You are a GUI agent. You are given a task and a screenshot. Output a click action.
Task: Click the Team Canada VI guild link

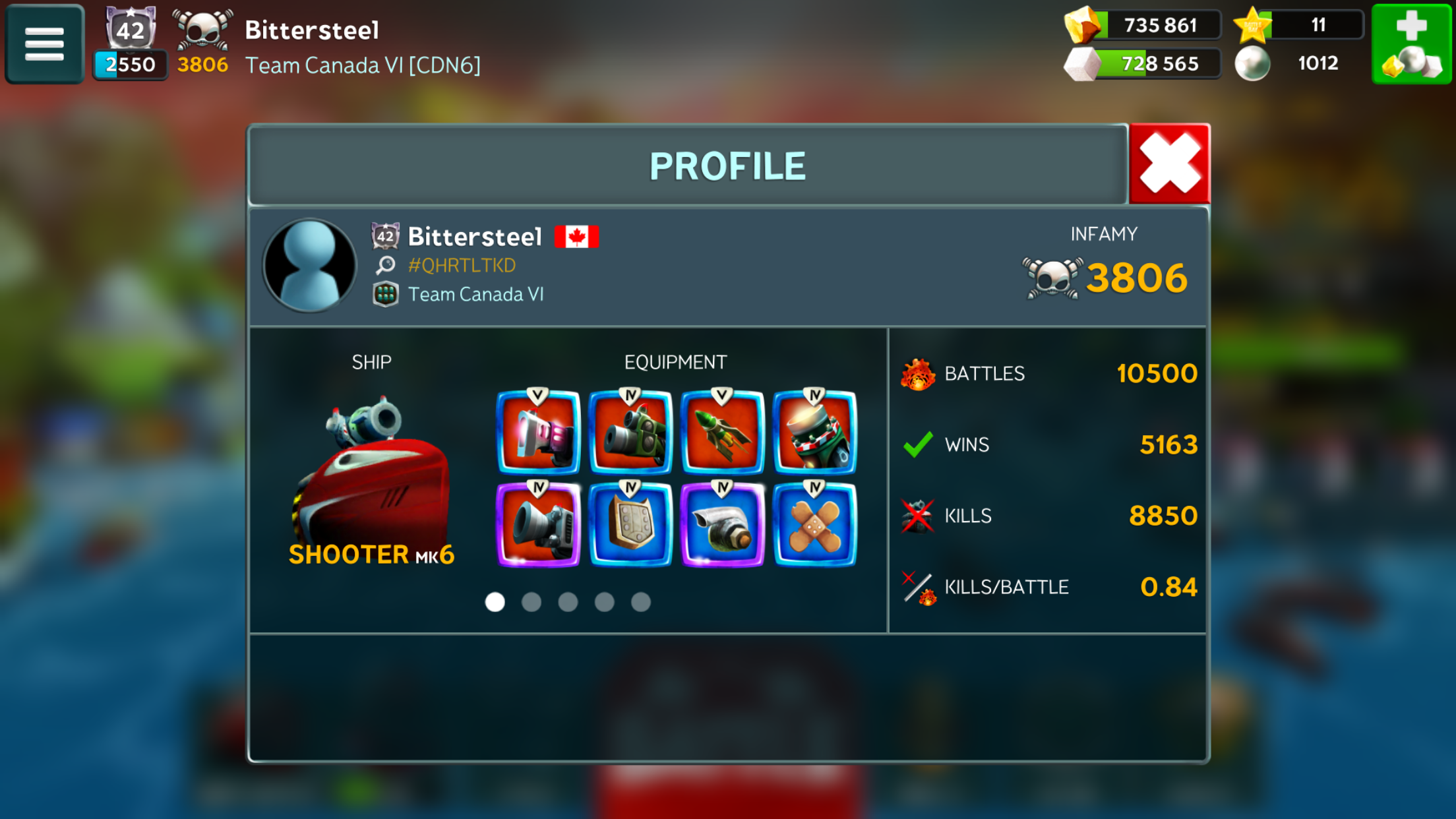tap(475, 294)
